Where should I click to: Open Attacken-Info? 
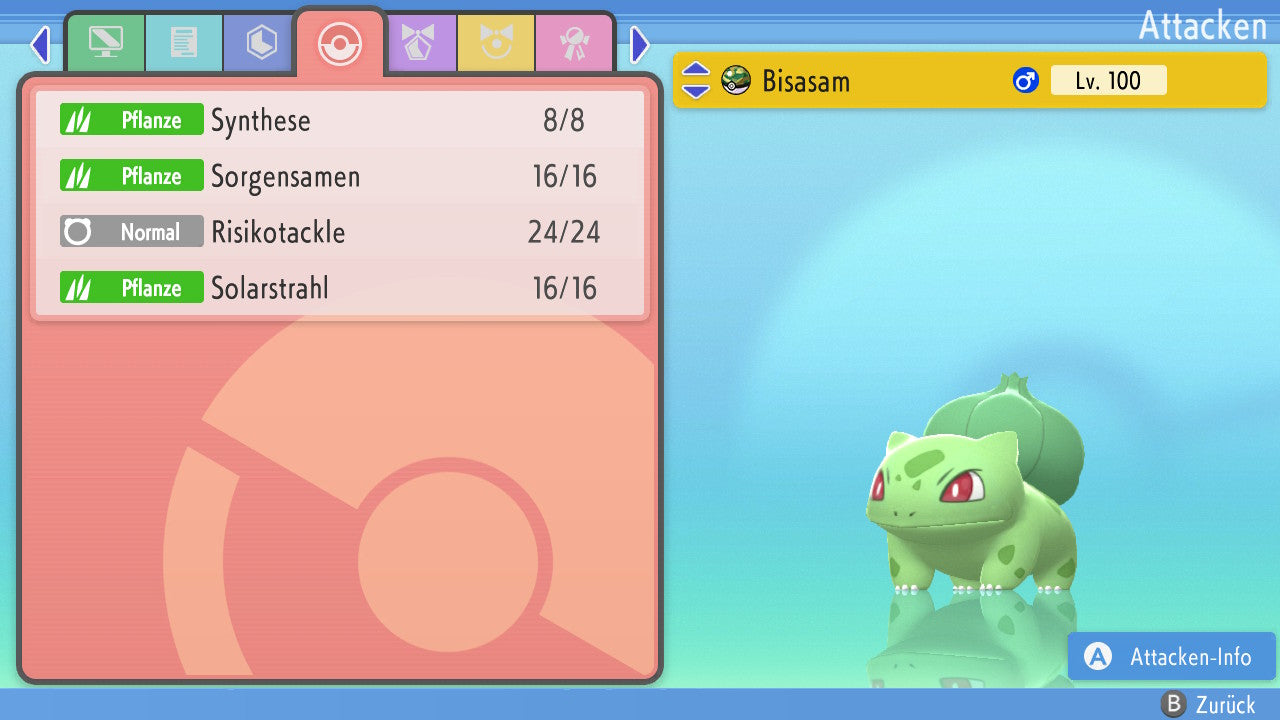click(1172, 657)
